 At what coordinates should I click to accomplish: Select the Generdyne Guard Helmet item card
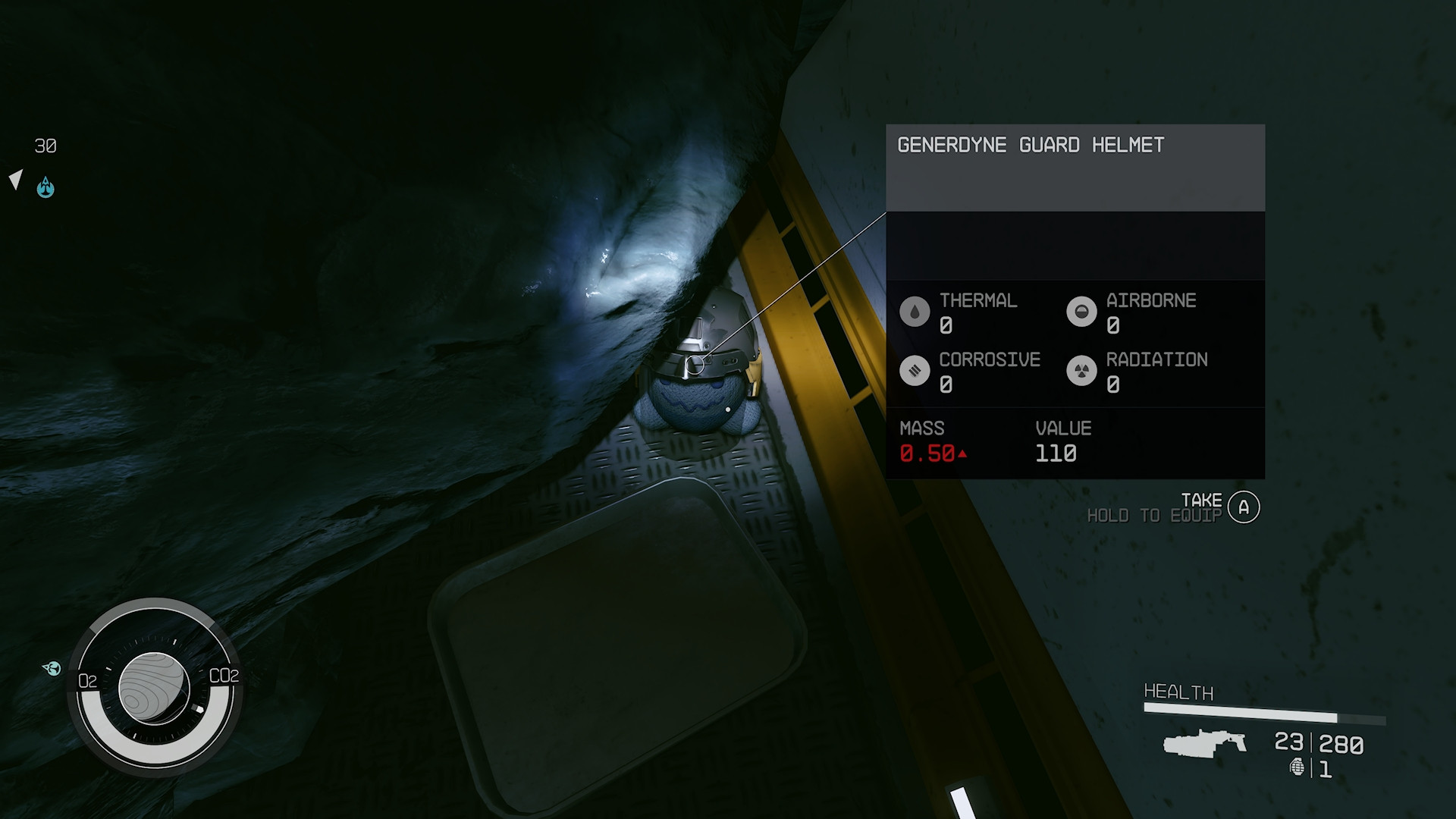[1075, 168]
